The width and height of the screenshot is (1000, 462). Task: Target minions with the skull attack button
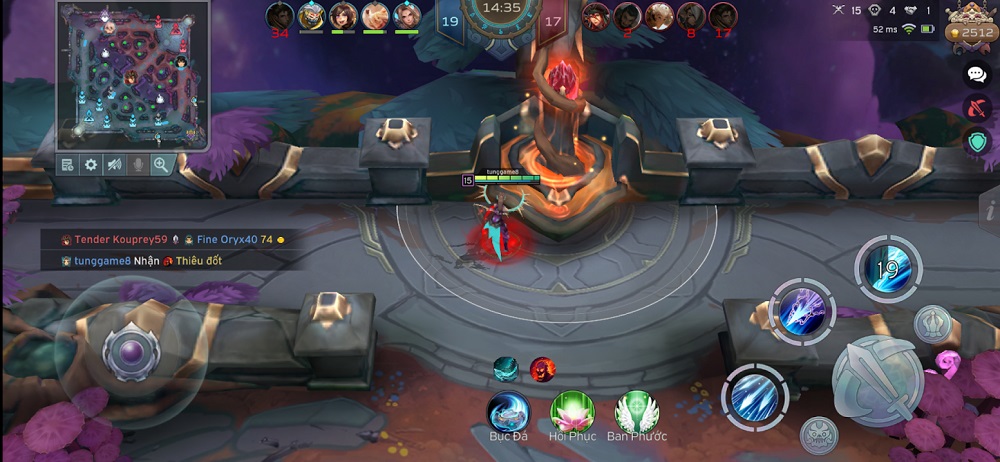819,435
